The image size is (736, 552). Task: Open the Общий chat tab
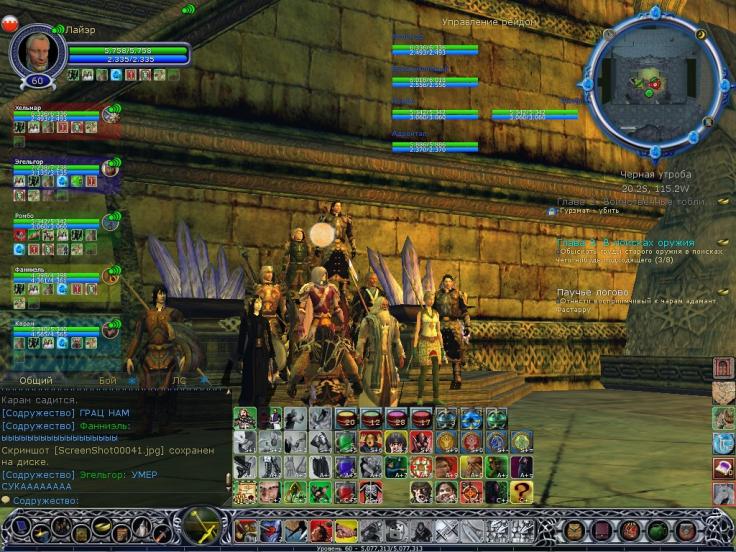point(36,380)
